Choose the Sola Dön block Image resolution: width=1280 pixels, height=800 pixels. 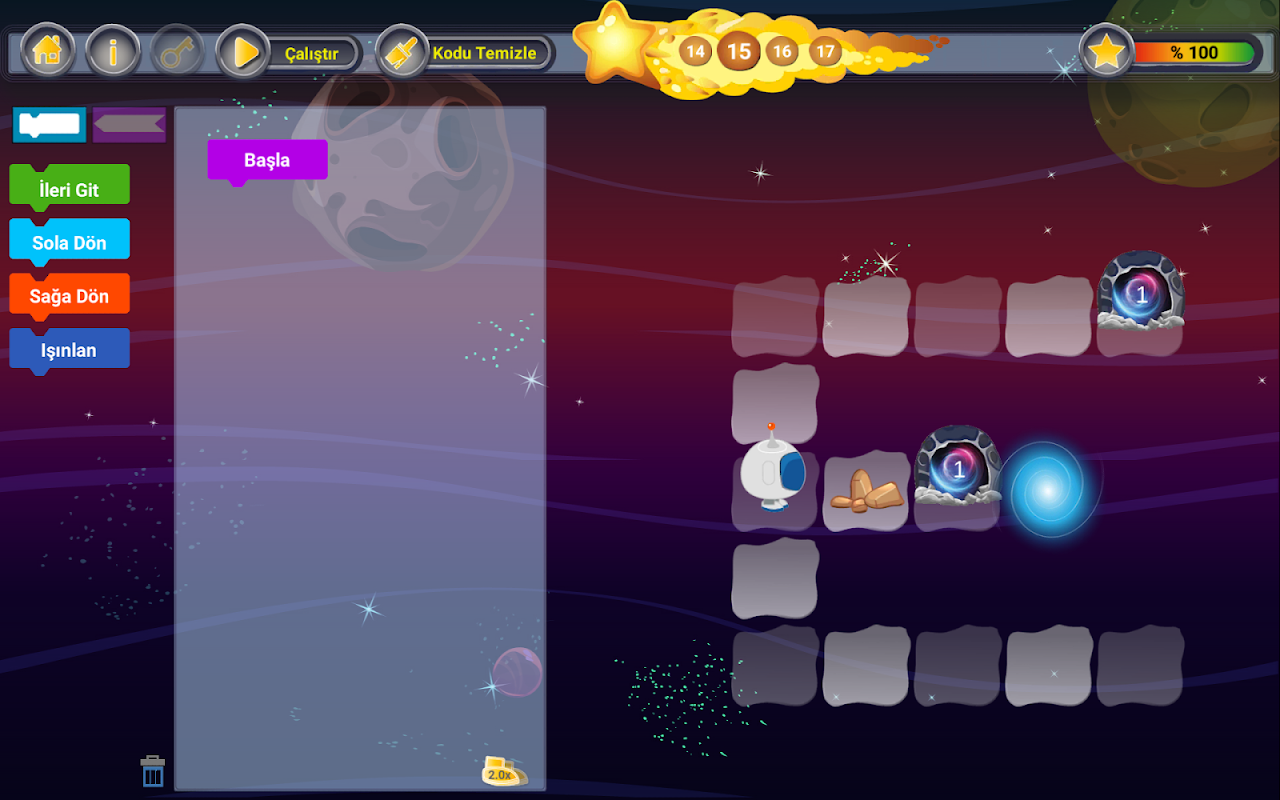[69, 242]
